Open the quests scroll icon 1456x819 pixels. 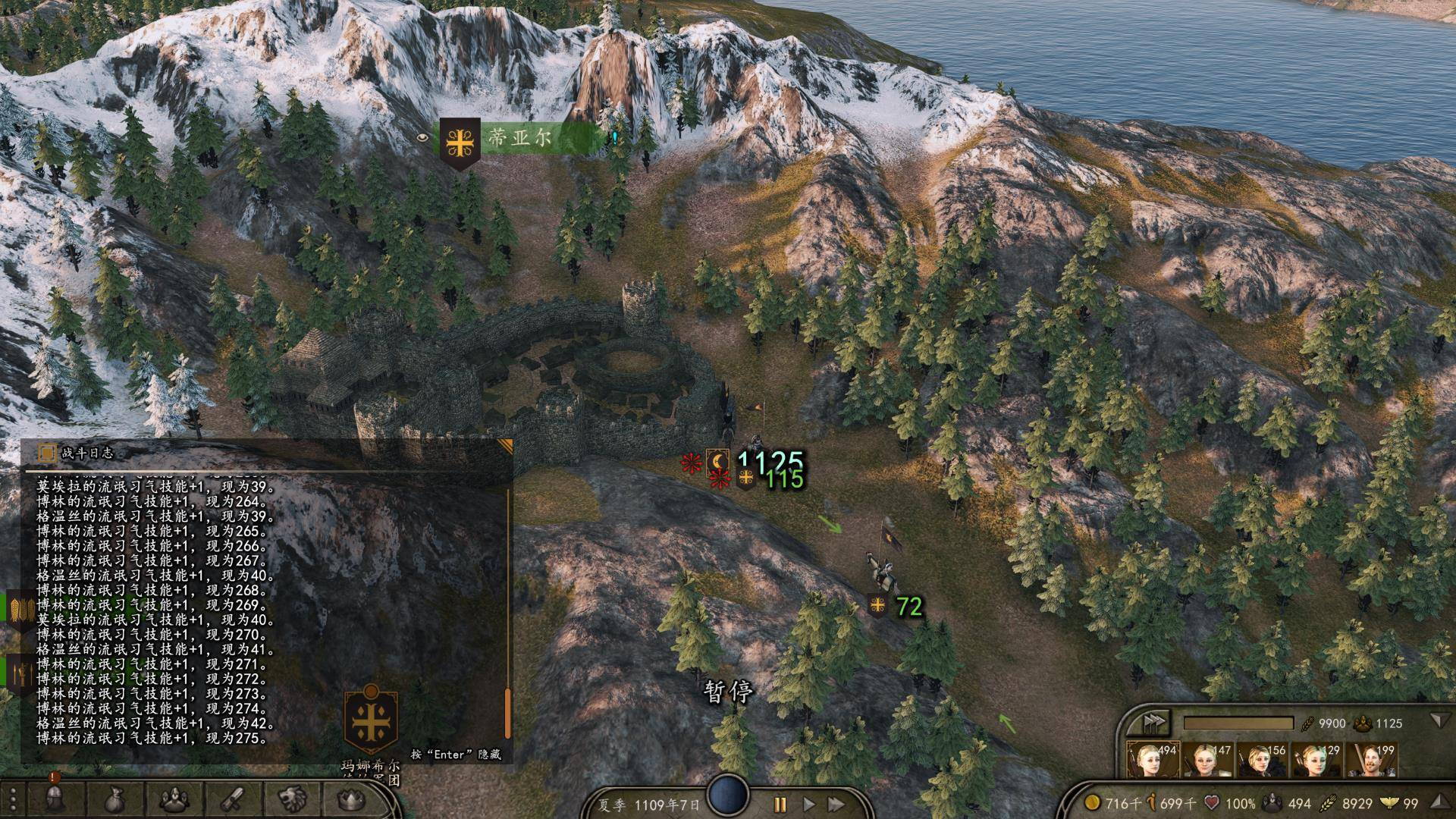pyautogui.click(x=232, y=798)
